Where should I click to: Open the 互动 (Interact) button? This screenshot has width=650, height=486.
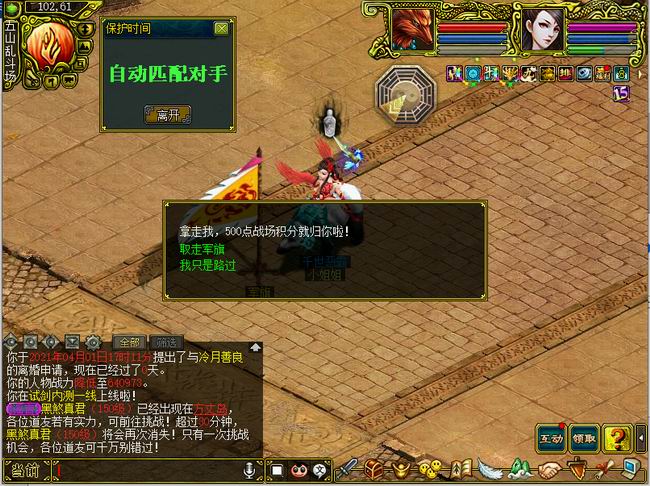click(551, 437)
